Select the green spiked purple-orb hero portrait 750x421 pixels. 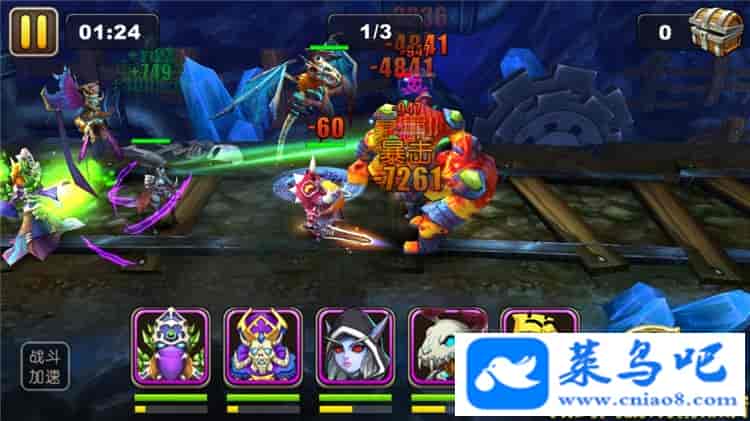pyautogui.click(x=170, y=347)
